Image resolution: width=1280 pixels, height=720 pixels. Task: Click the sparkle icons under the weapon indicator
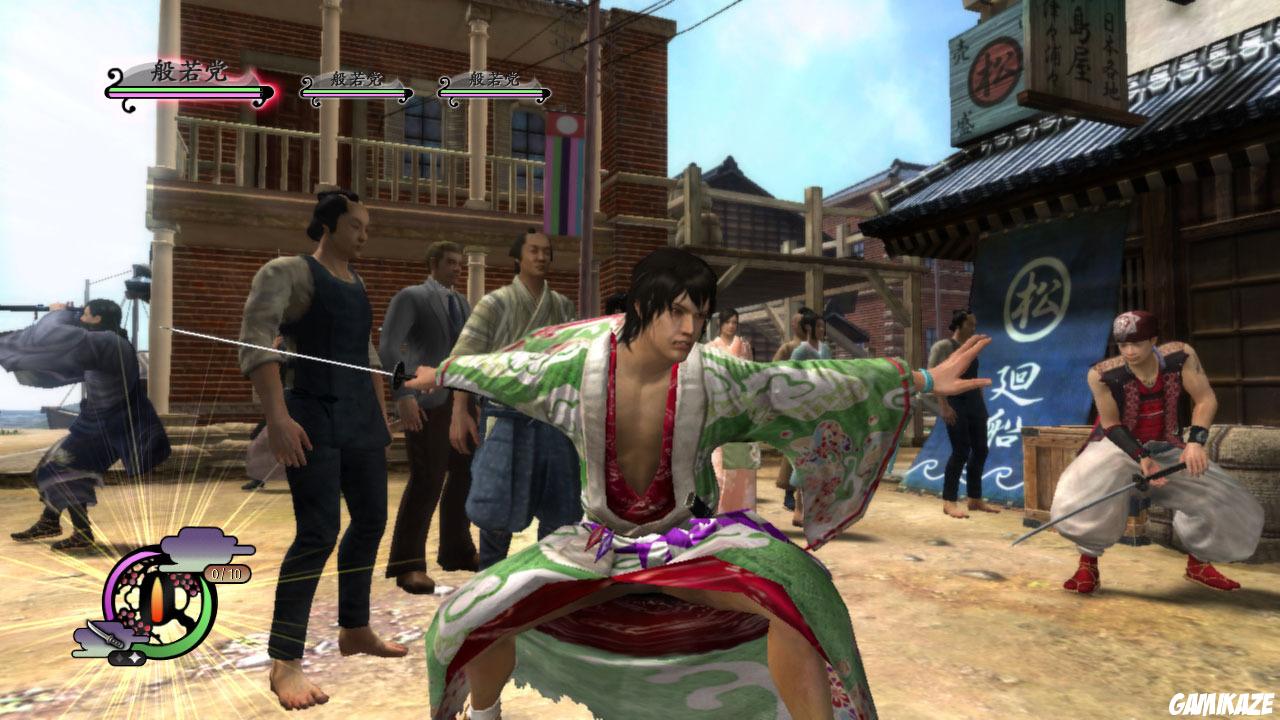127,656
